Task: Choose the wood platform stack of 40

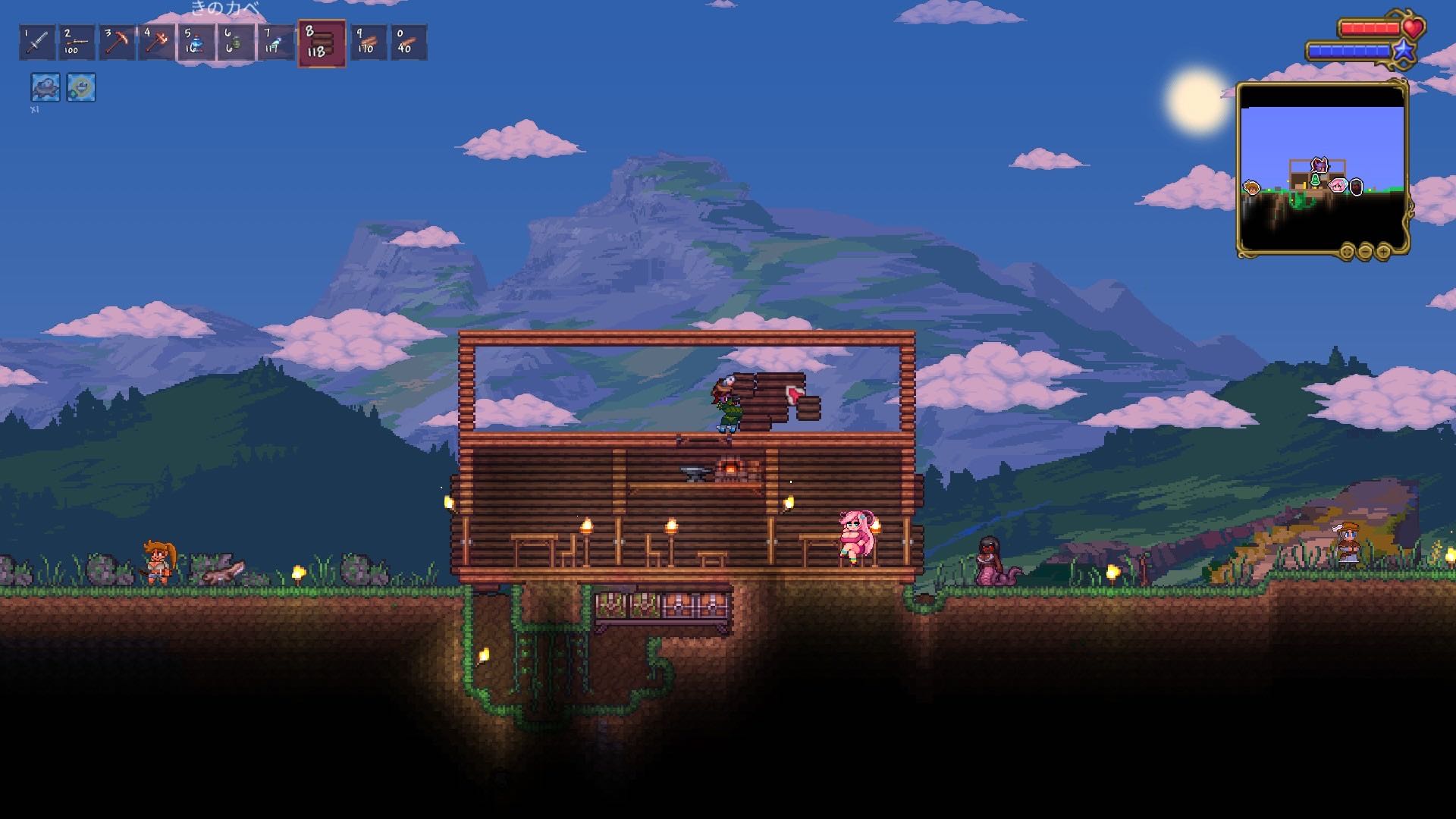Action: point(408,42)
